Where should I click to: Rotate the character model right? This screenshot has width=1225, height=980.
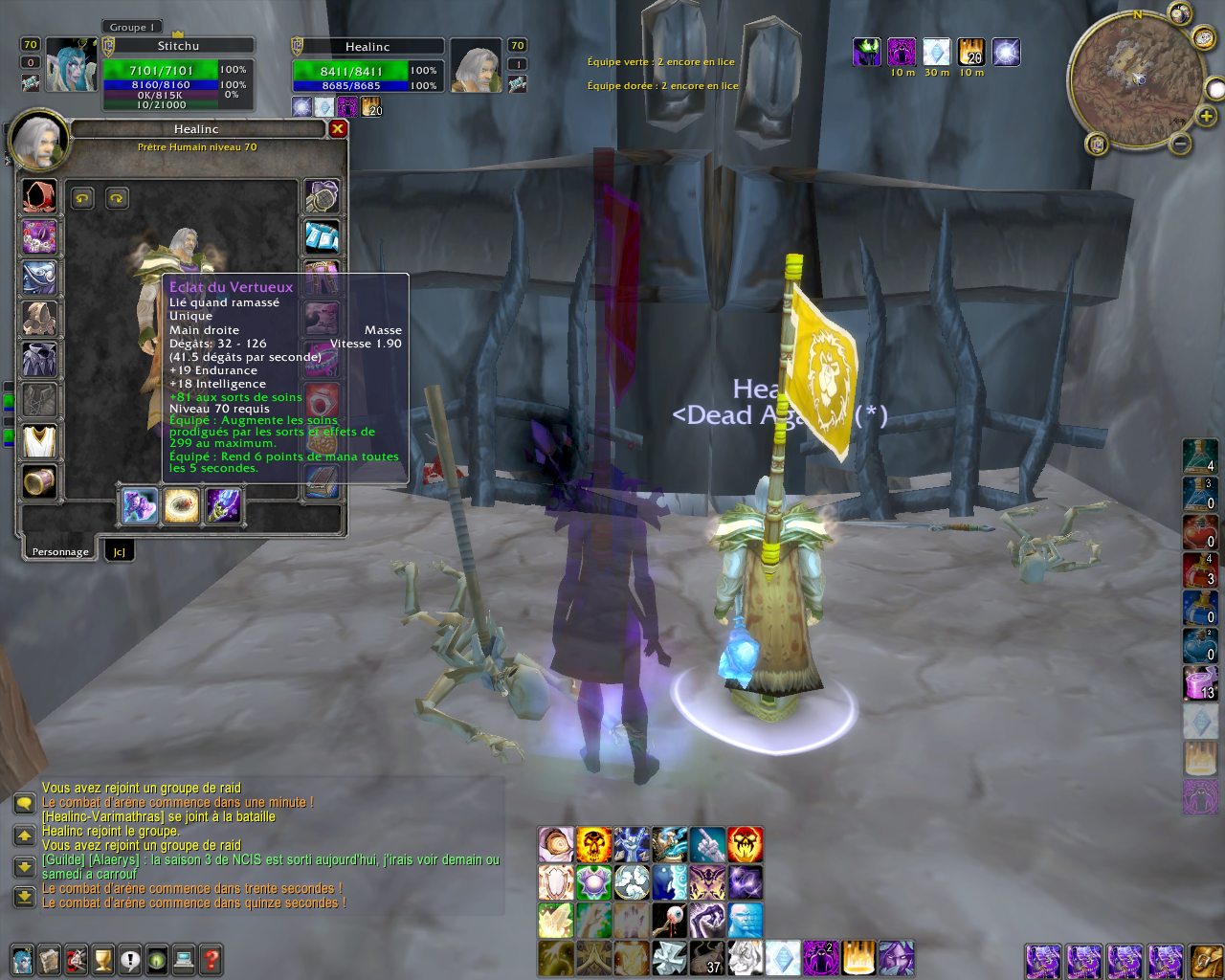pos(116,198)
